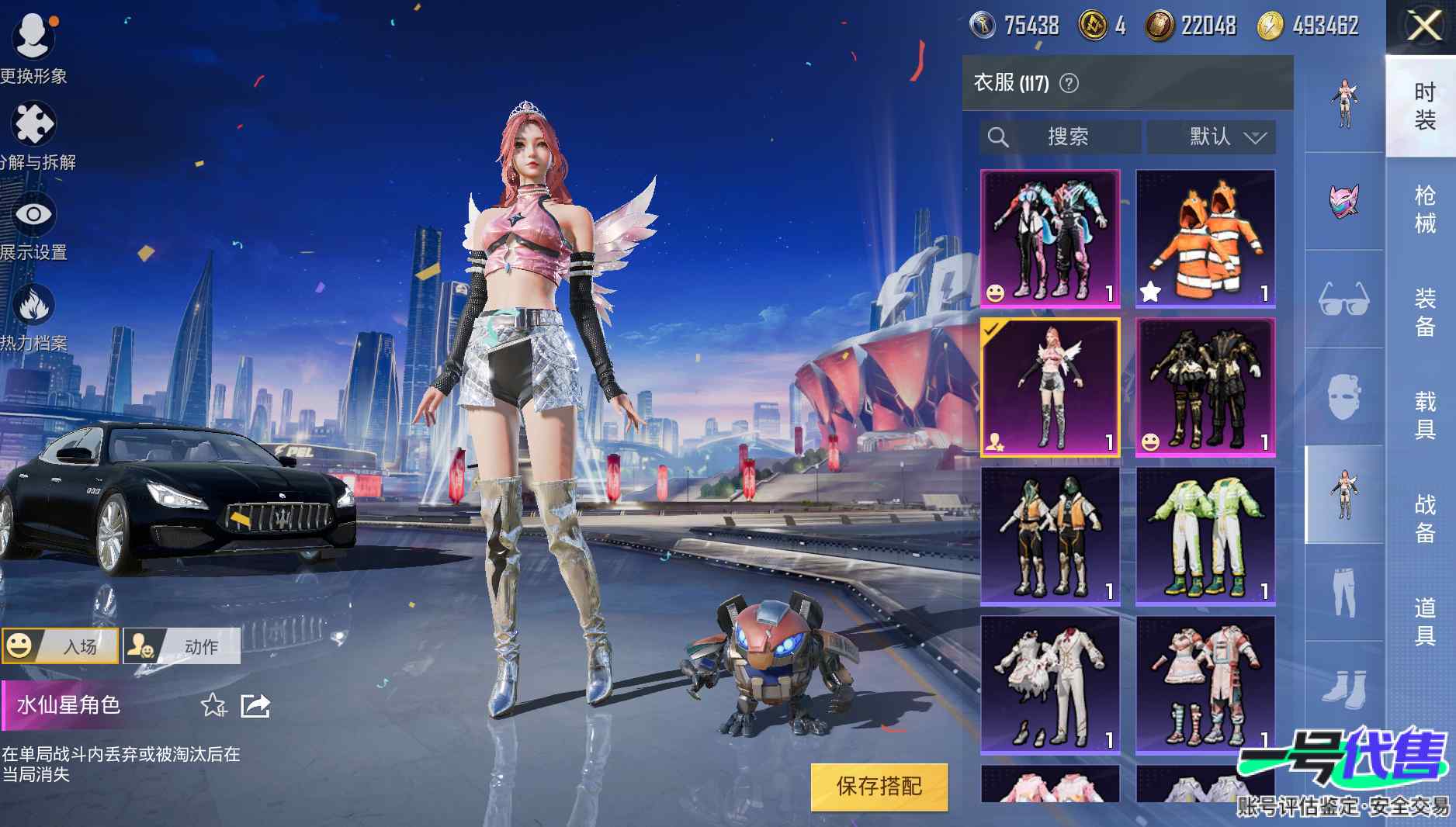Open the 道具 items tab
Image resolution: width=1456 pixels, height=827 pixels.
1424,621
